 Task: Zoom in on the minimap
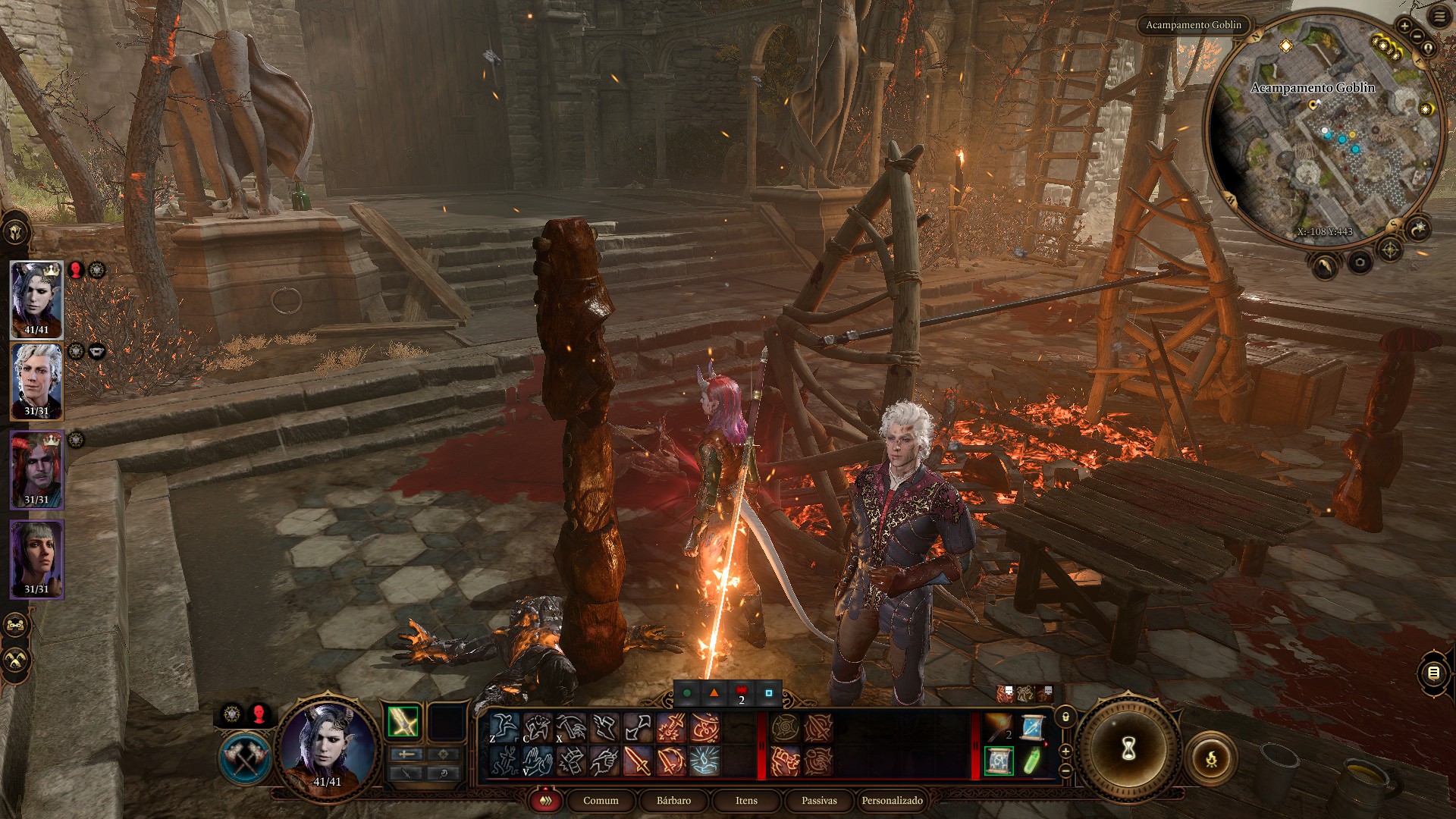click(1404, 27)
